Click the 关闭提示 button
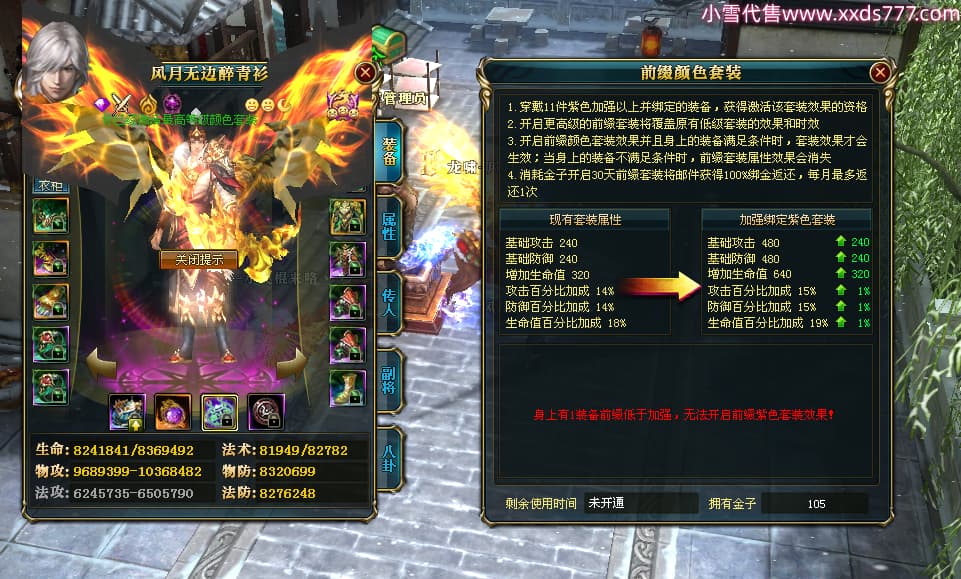The image size is (961, 579). pyautogui.click(x=199, y=259)
